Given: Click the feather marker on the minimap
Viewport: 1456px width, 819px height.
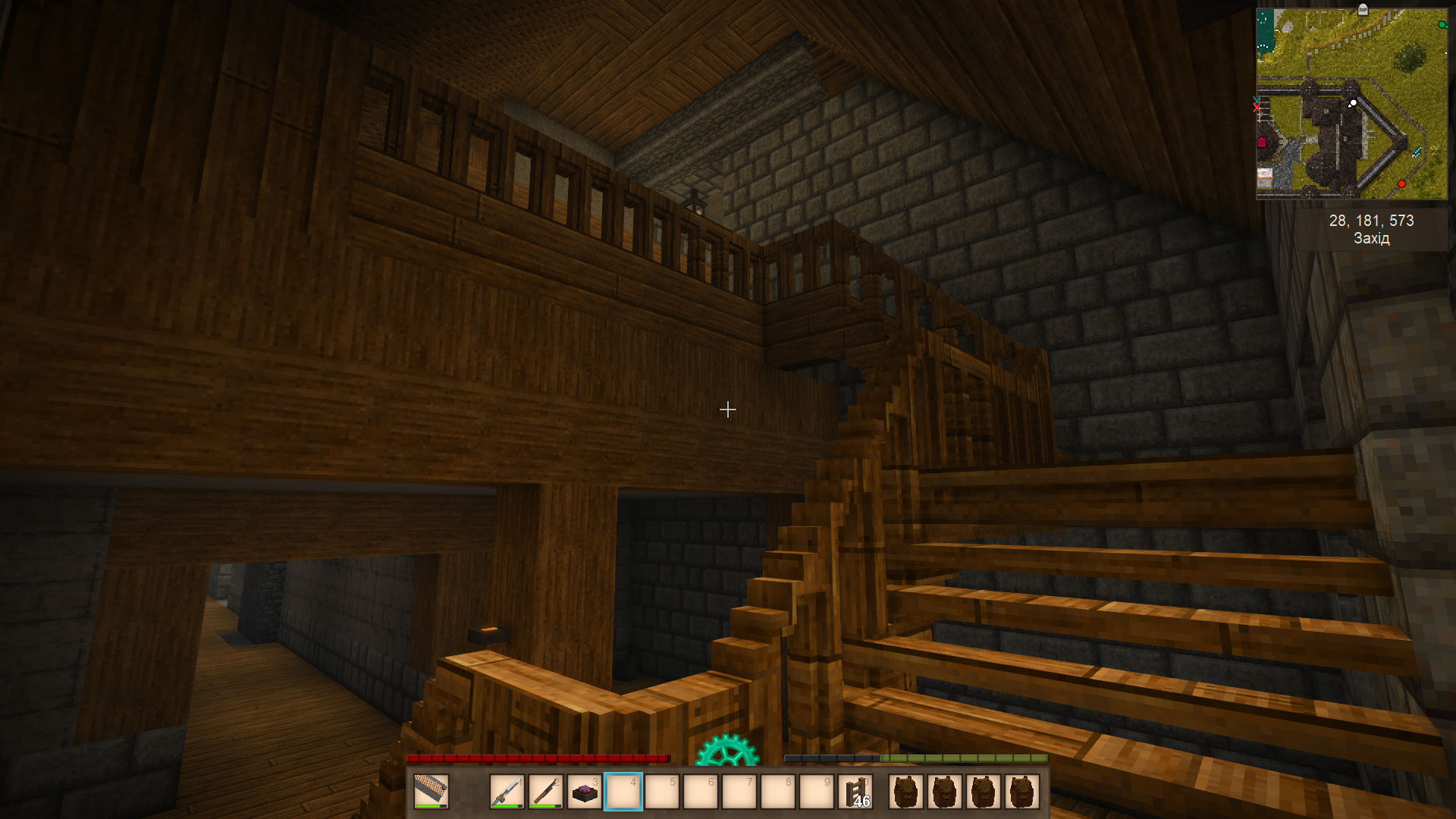Looking at the screenshot, I should [1417, 152].
